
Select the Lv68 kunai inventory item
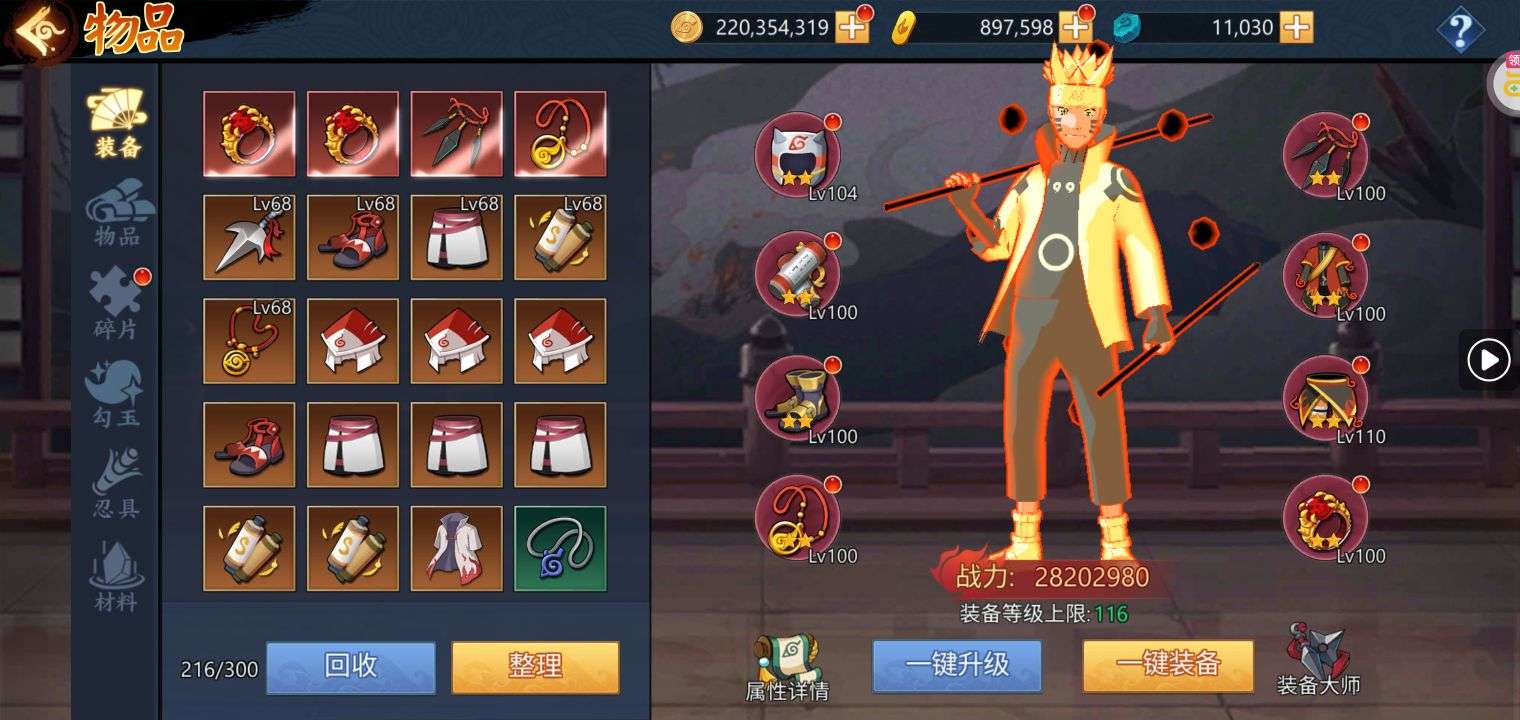[x=249, y=237]
